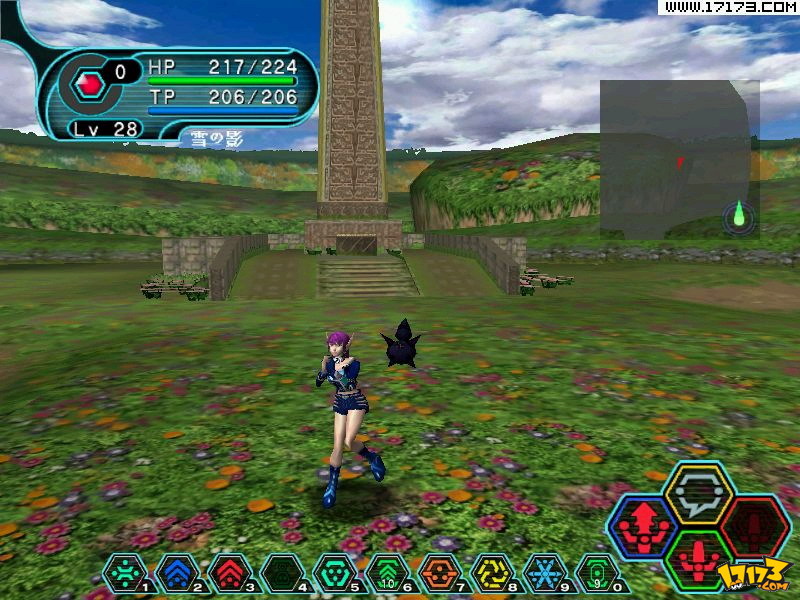Select the green-bordered normal attack action
The image size is (800, 600).
coord(699,560)
